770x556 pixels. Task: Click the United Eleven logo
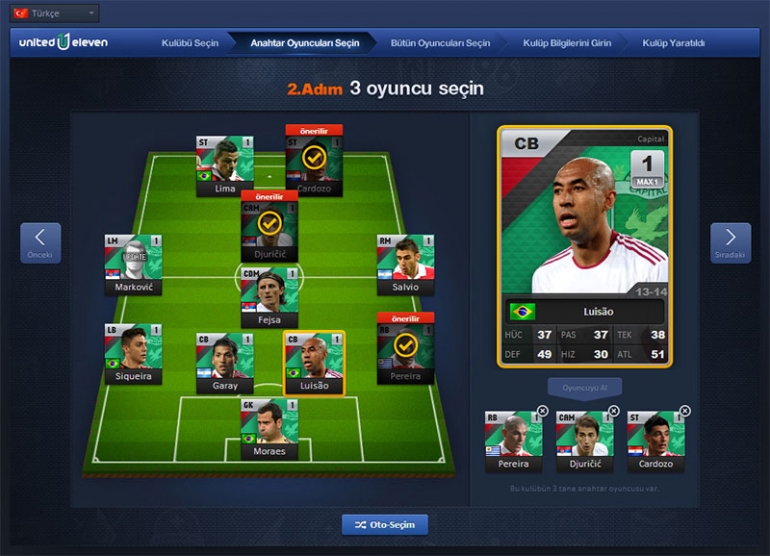pyautogui.click(x=62, y=43)
